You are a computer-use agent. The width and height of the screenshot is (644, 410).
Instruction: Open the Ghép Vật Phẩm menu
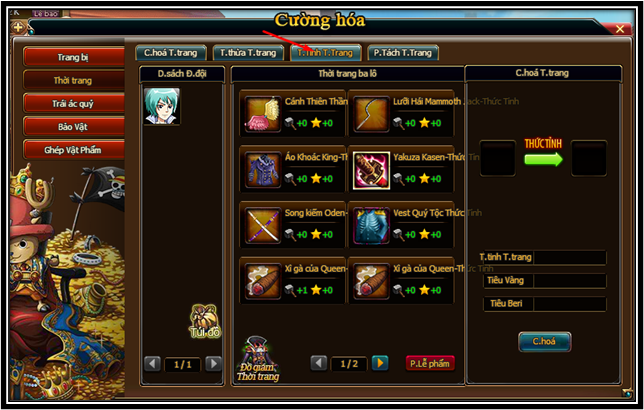click(x=73, y=149)
